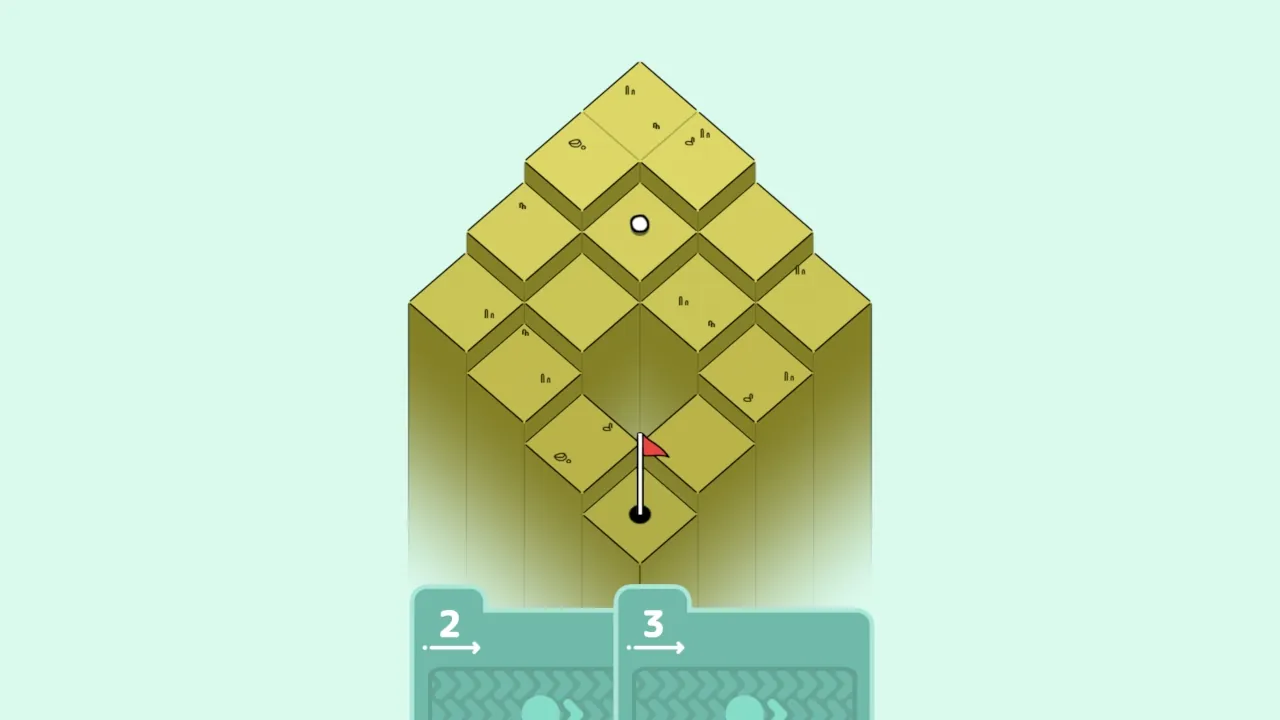Click the black hole beneath the flag

[640, 514]
